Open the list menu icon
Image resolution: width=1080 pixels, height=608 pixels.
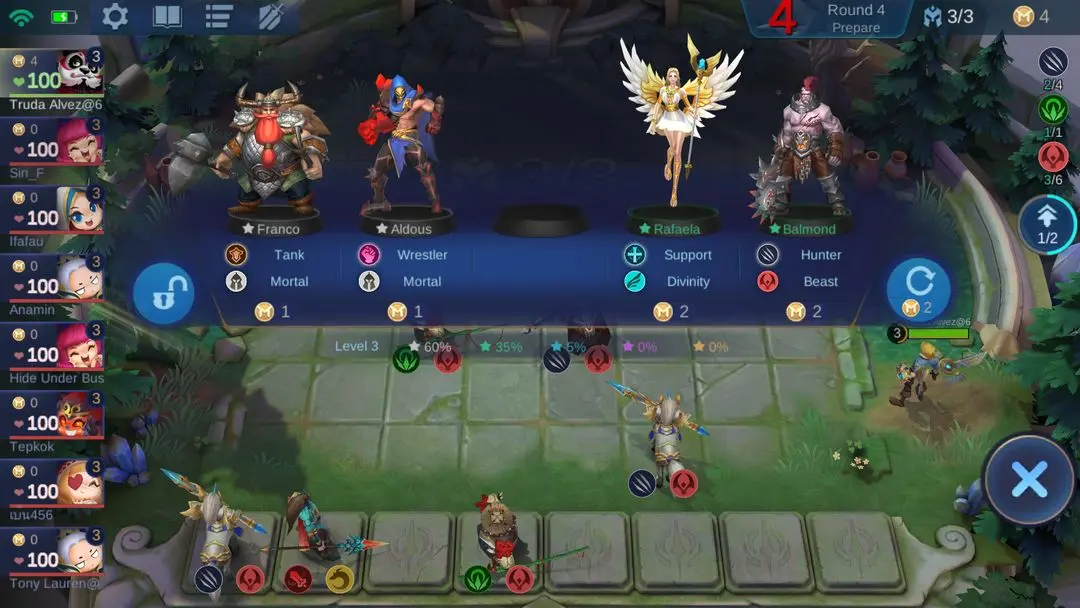point(219,17)
